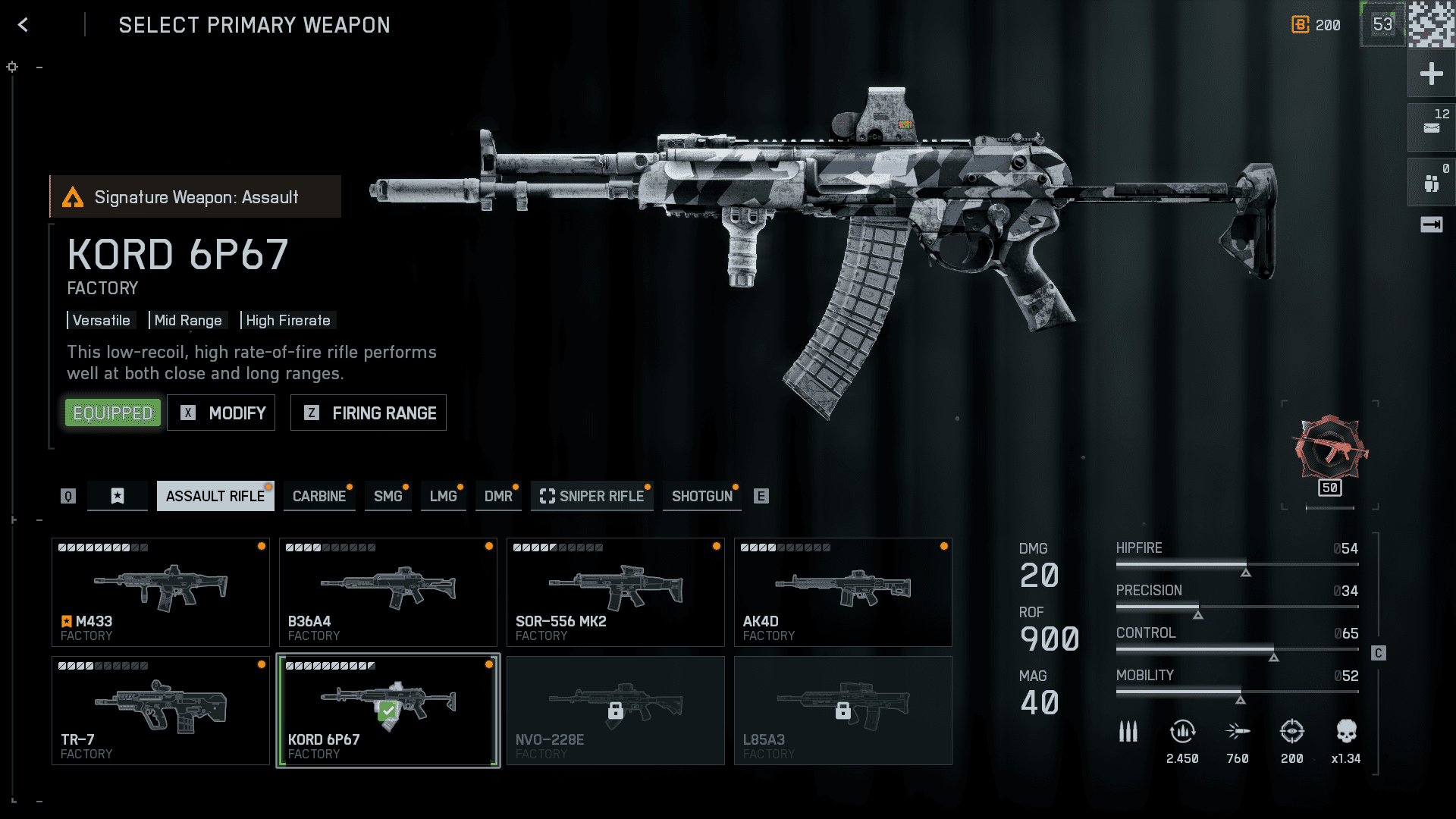Go back with the arrow button

pyautogui.click(x=24, y=25)
